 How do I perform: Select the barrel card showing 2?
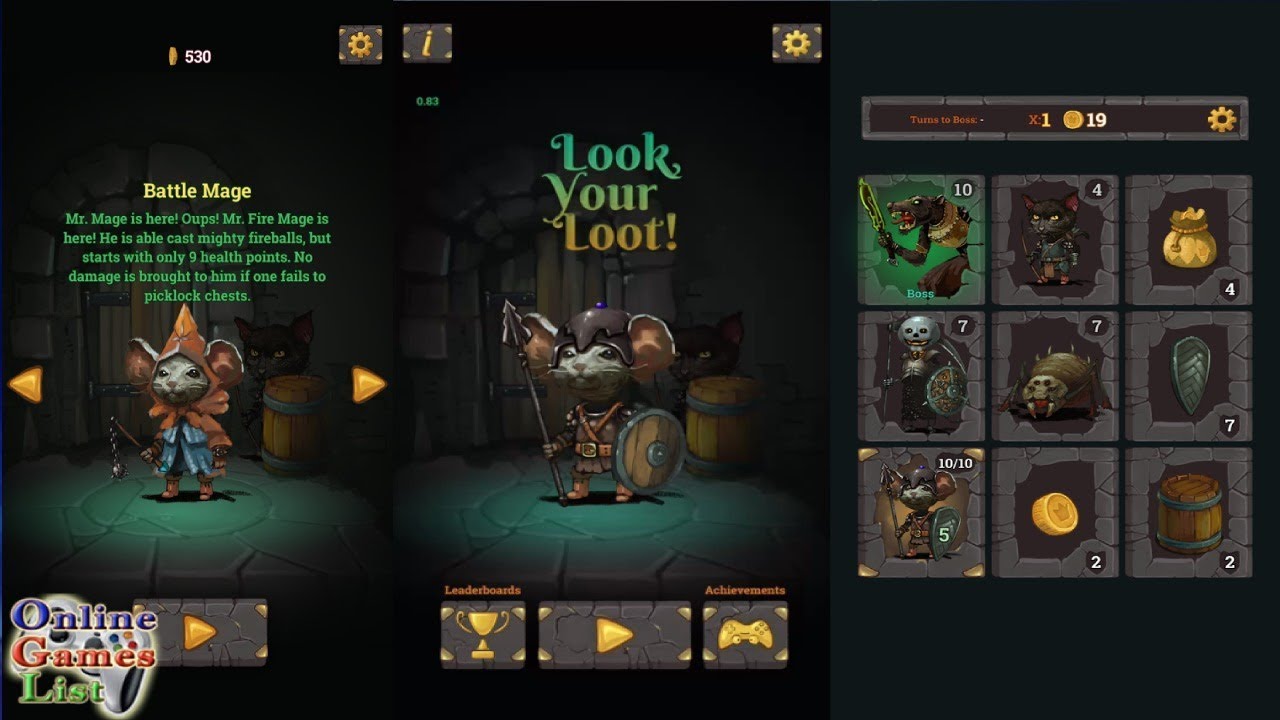pos(1188,512)
